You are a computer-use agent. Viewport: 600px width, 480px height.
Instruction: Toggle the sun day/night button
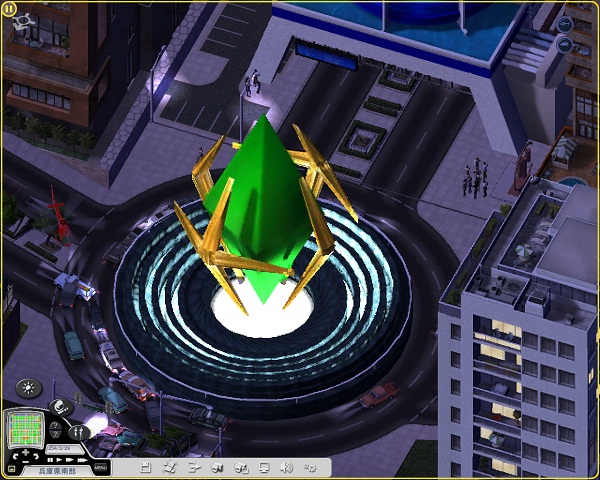[x=26, y=389]
